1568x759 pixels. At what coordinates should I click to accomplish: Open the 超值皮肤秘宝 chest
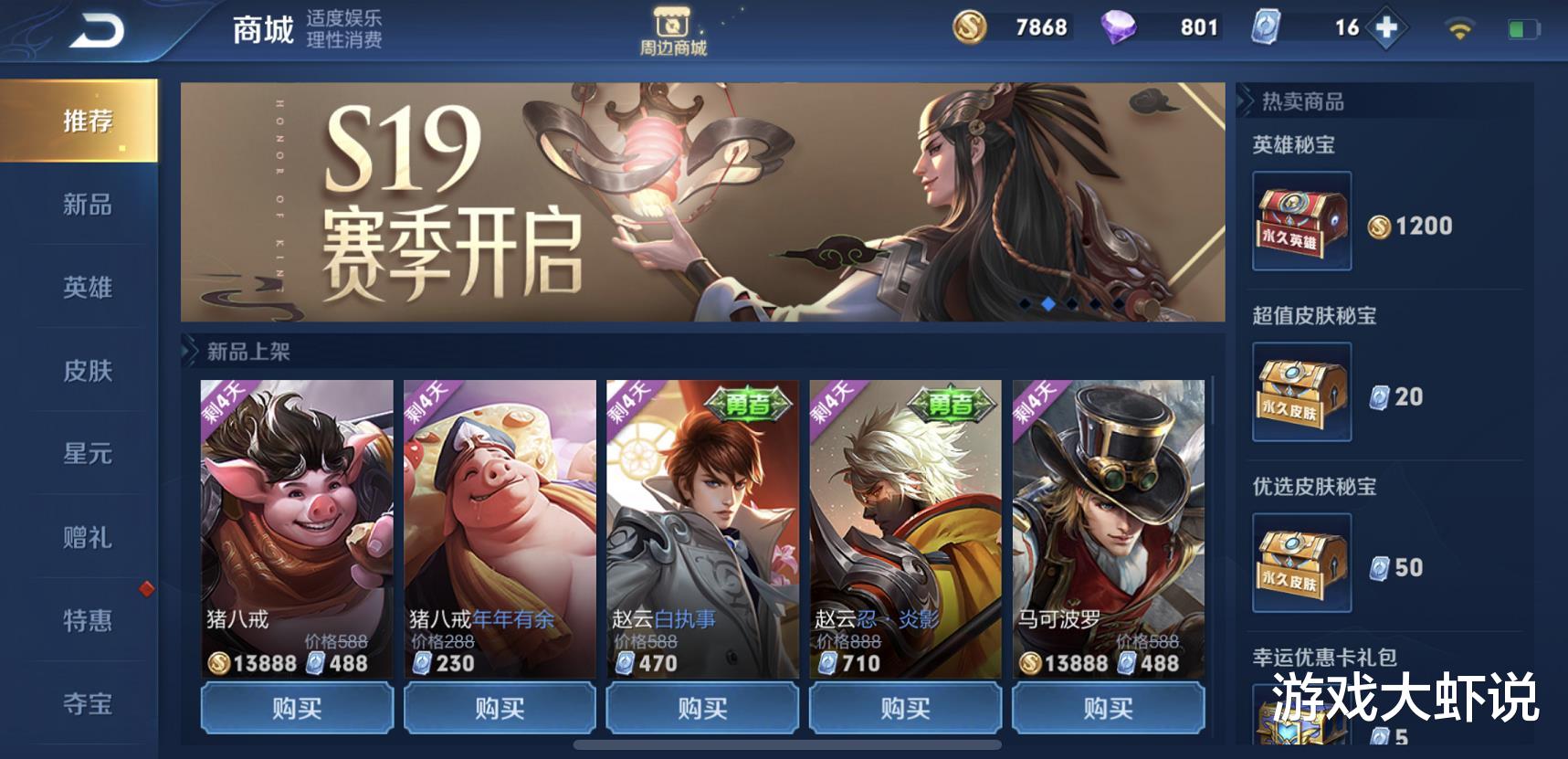point(1301,393)
